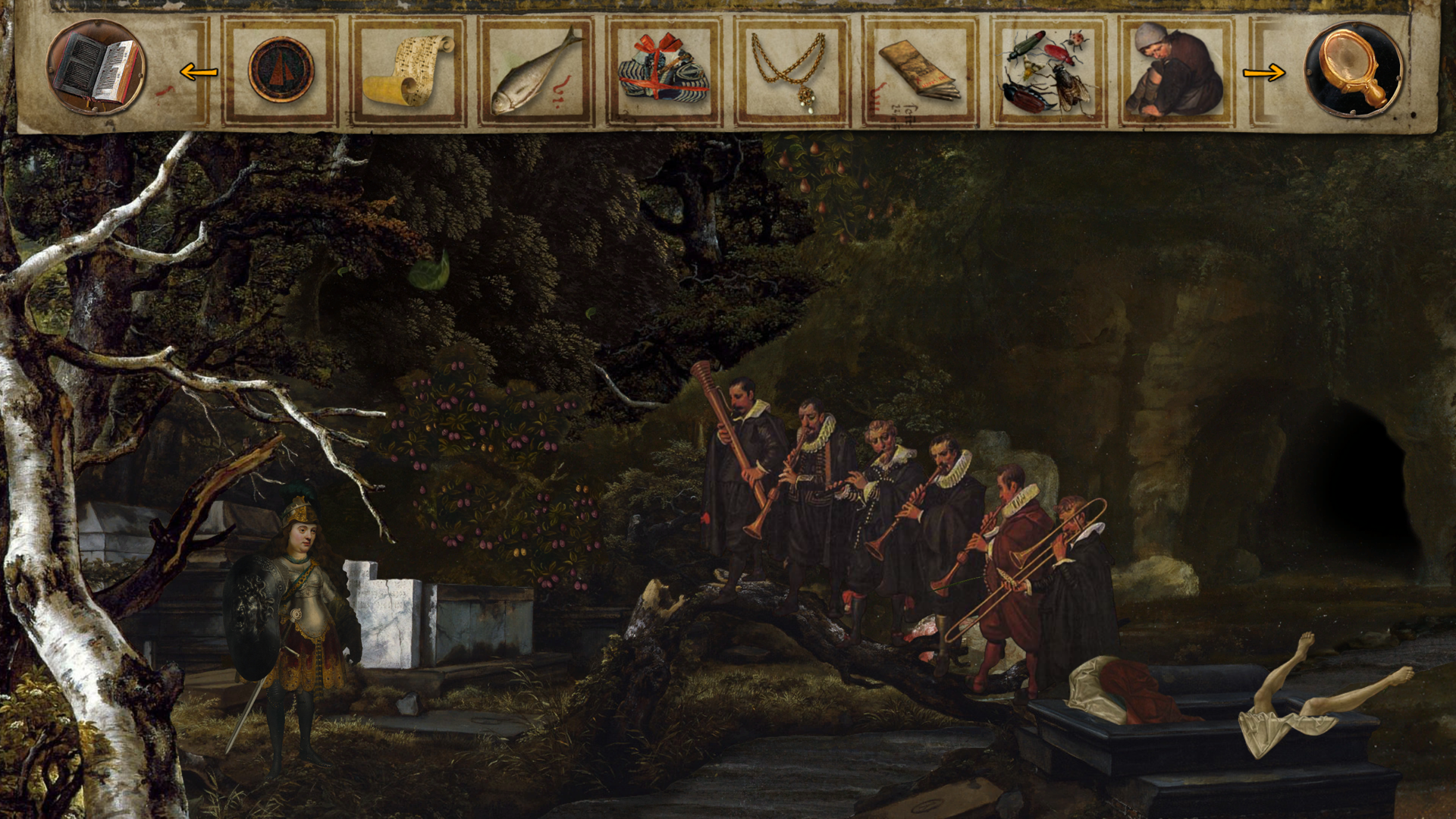Click the left orange arrow to scroll the tray
Viewport: 1456px width, 819px height.
click(x=199, y=72)
